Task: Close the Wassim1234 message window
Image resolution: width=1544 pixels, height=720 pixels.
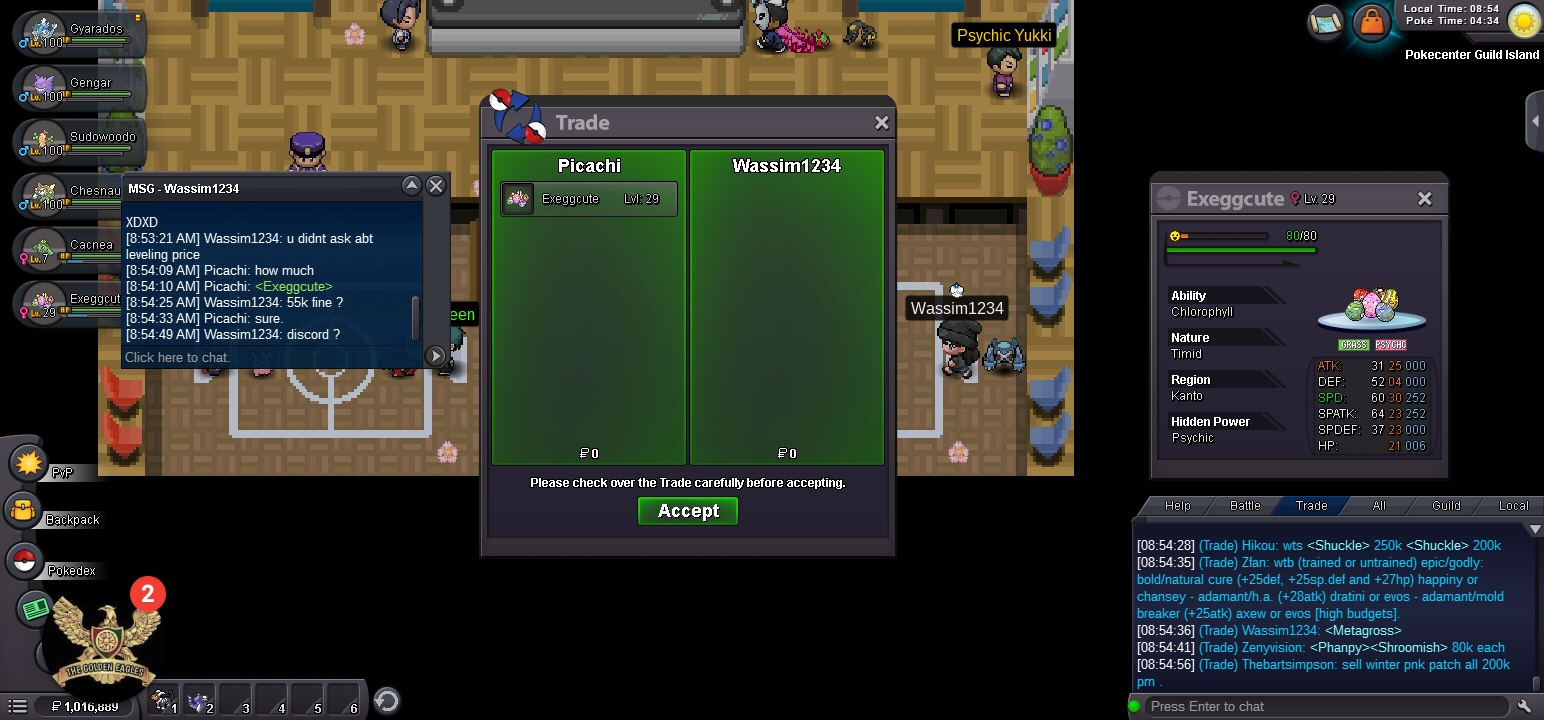Action: (x=436, y=186)
